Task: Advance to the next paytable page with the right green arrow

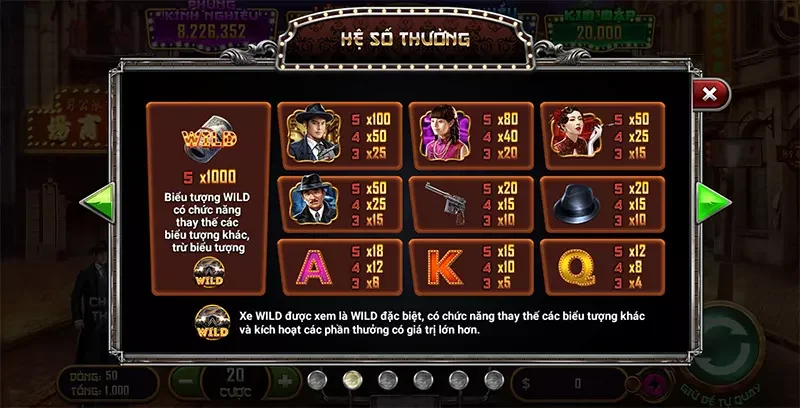Action: point(713,202)
